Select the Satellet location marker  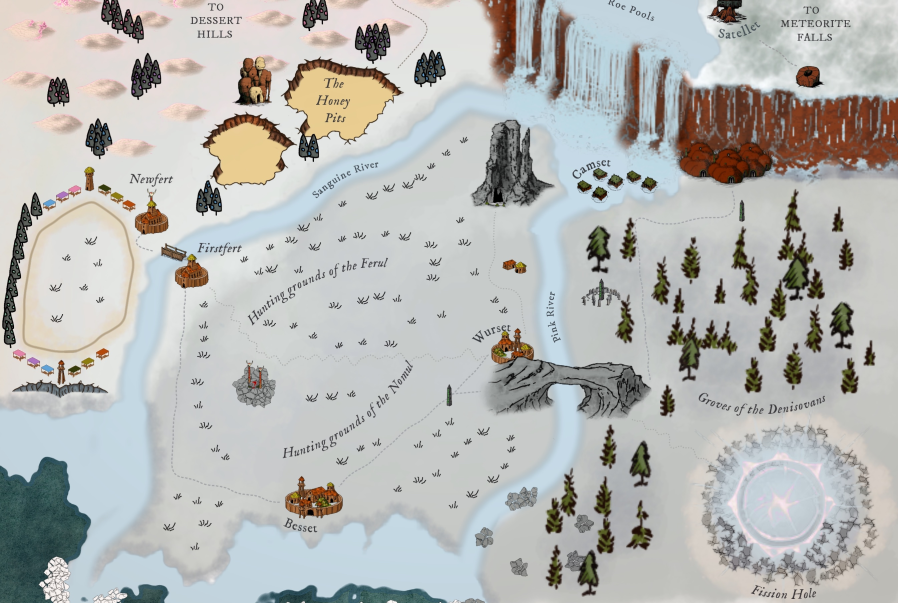coord(728,12)
